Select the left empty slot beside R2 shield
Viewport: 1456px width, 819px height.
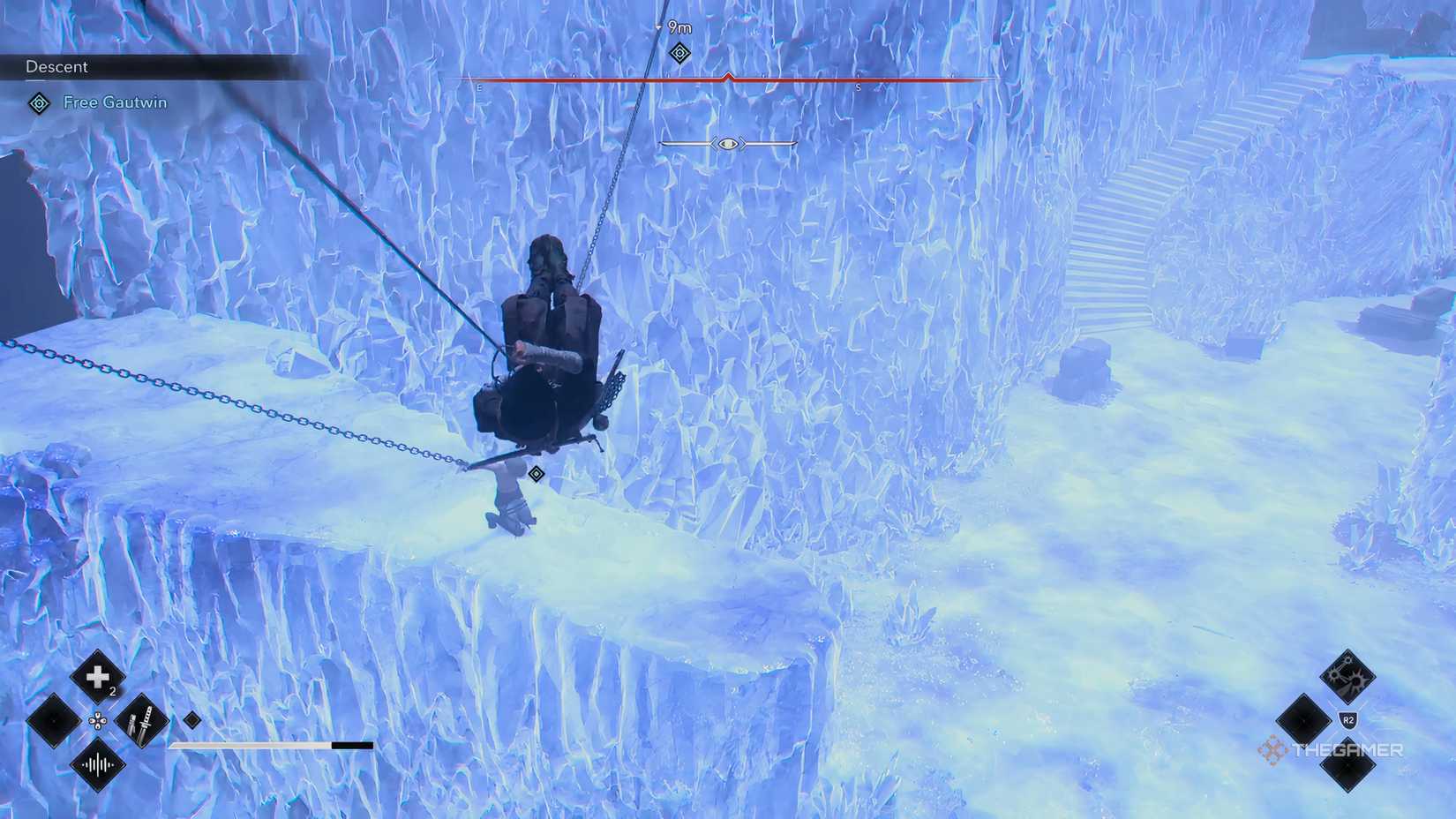point(1302,721)
